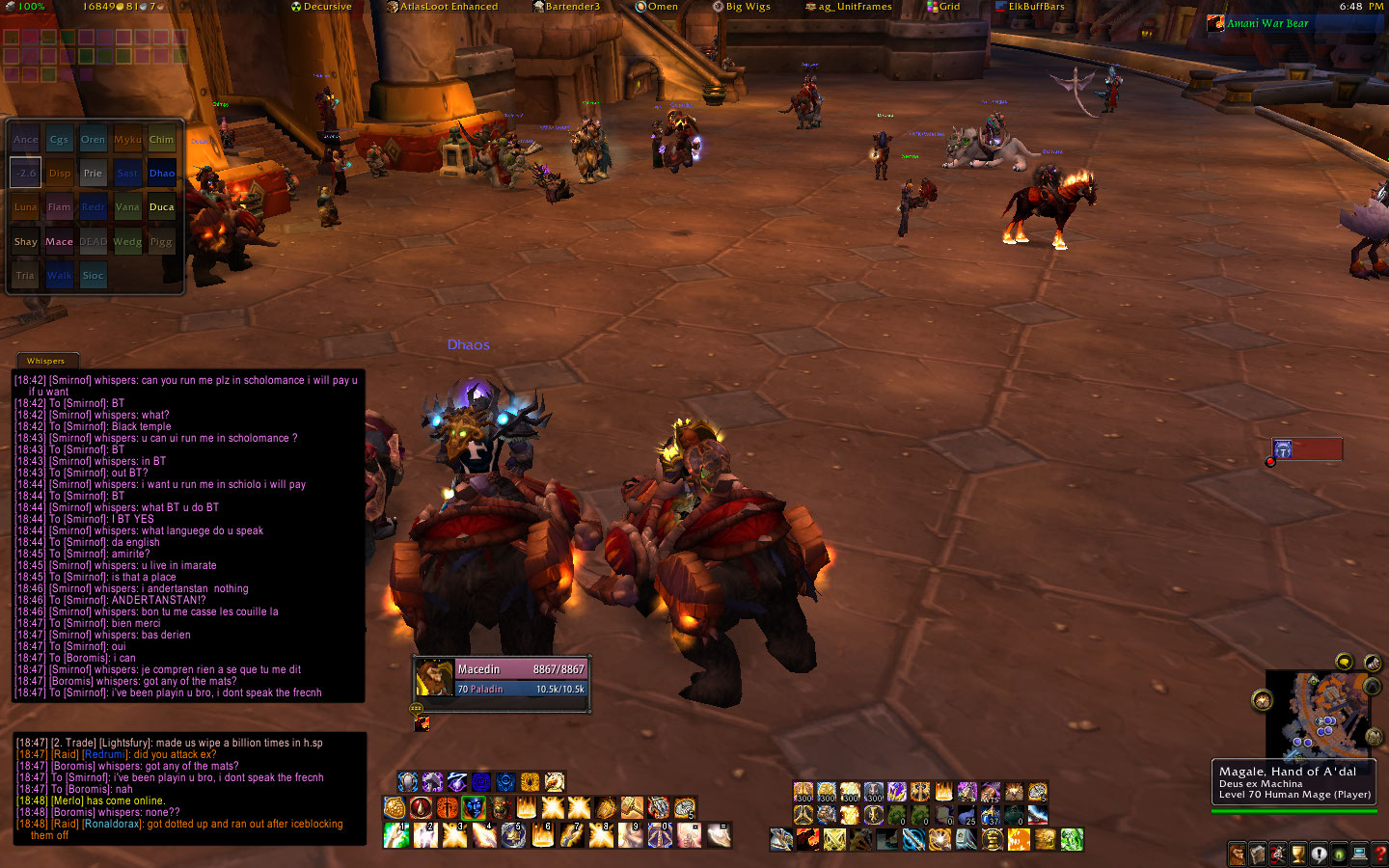The height and width of the screenshot is (868, 1389).
Task: Open the character portrait micro button
Action: click(x=1238, y=854)
